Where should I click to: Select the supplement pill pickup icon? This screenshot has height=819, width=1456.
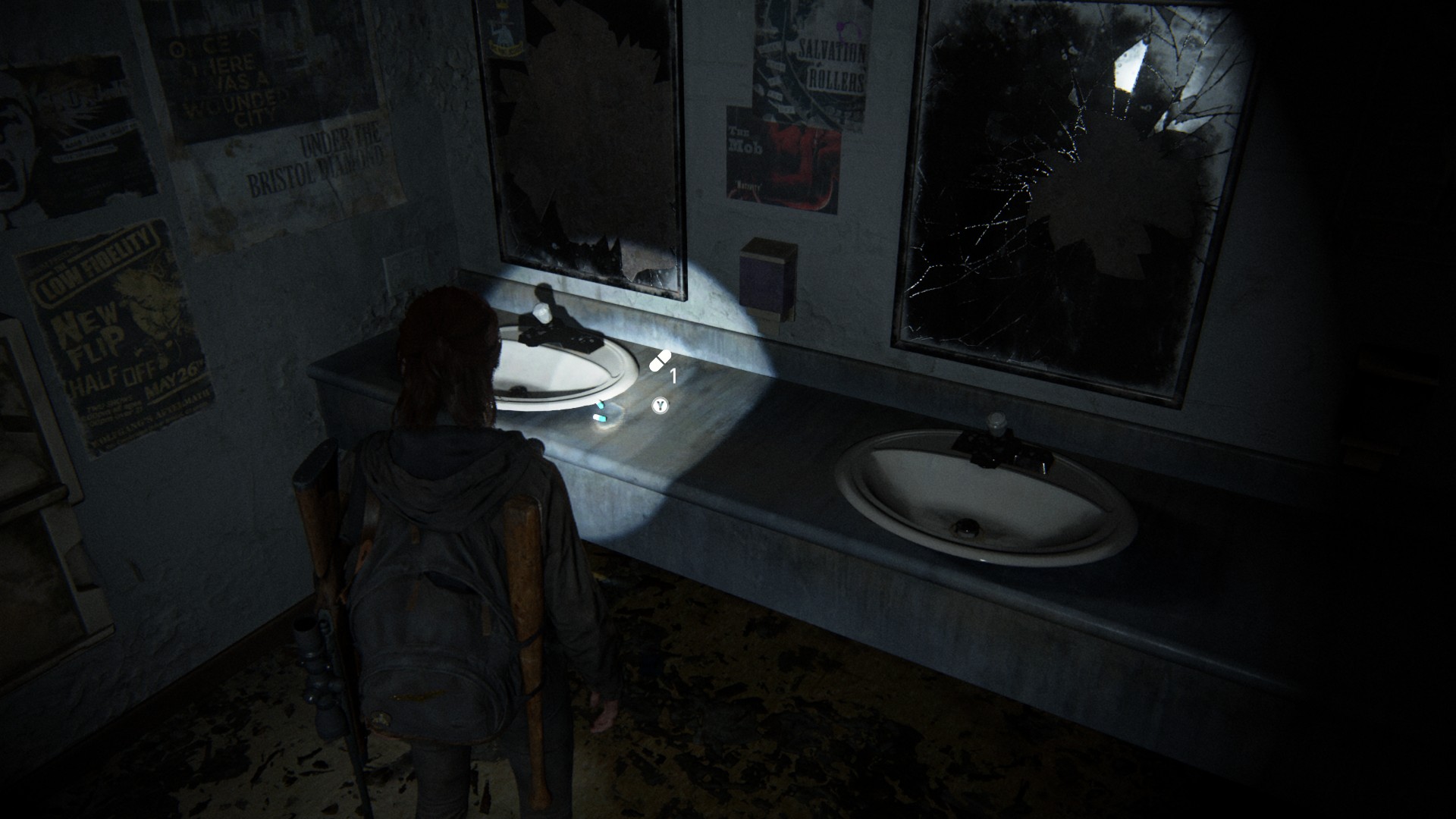[x=661, y=361]
